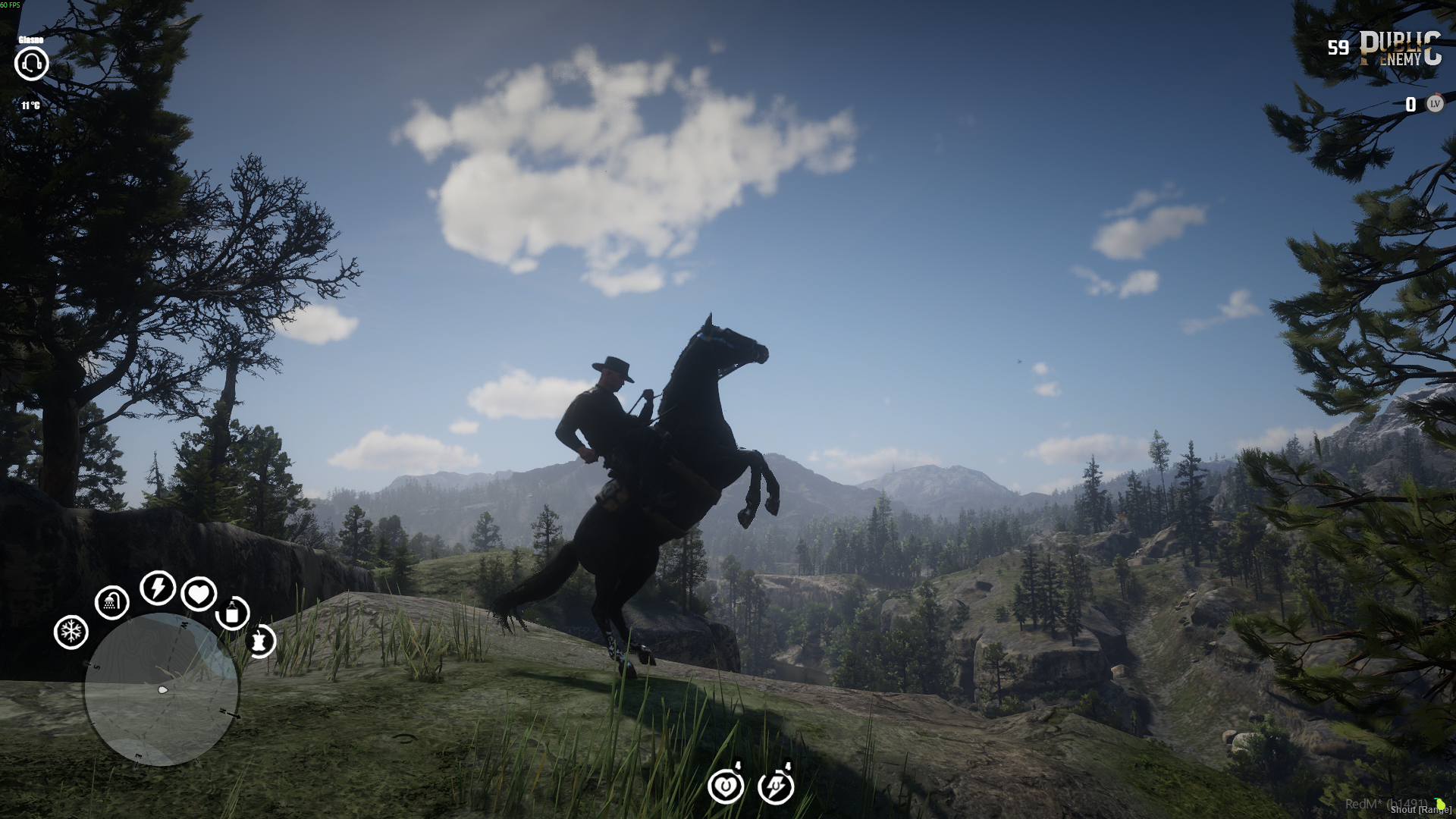Select the horse health heart core

point(726,786)
